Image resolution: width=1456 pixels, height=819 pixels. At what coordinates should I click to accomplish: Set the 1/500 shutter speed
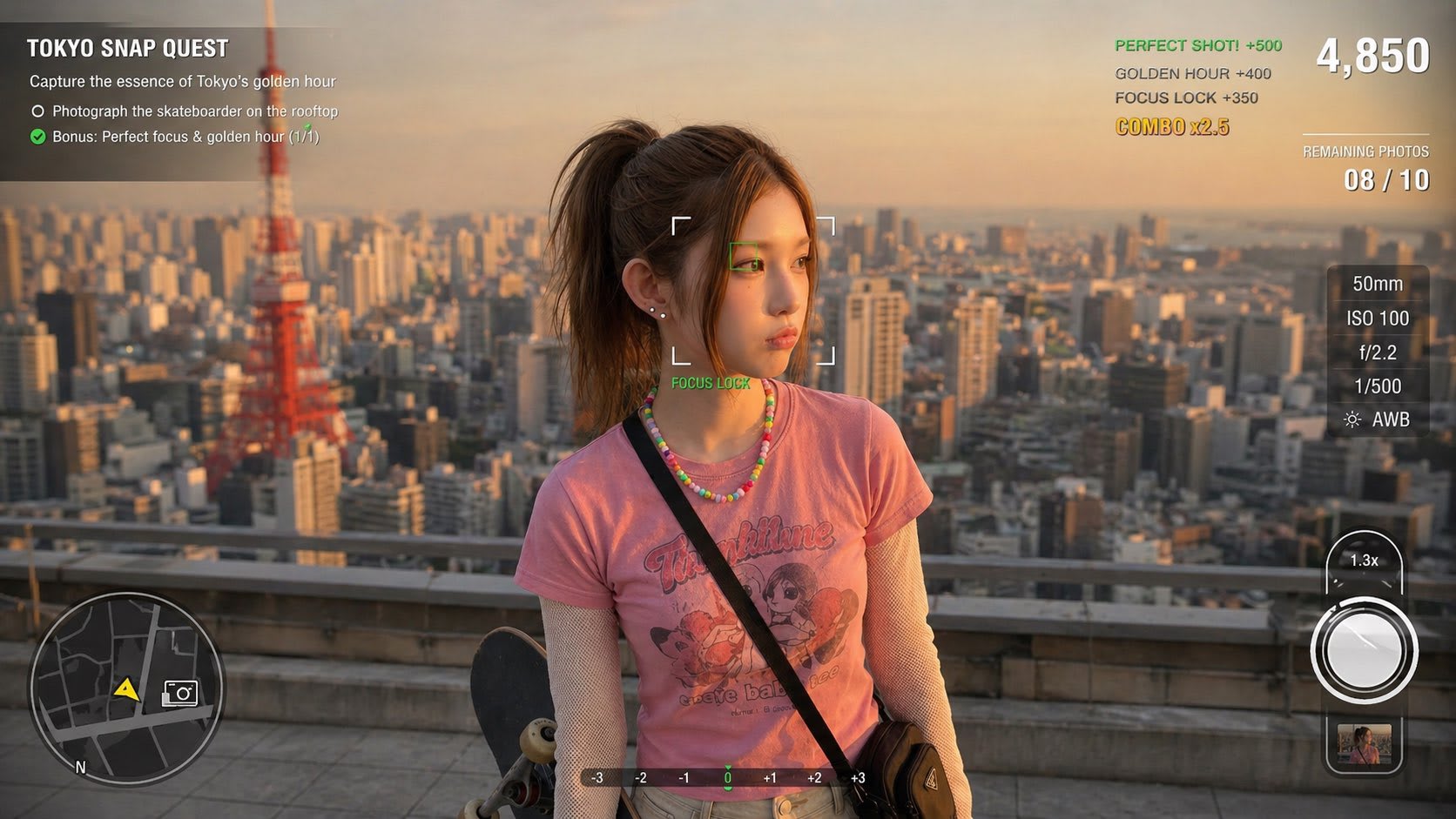click(1378, 386)
